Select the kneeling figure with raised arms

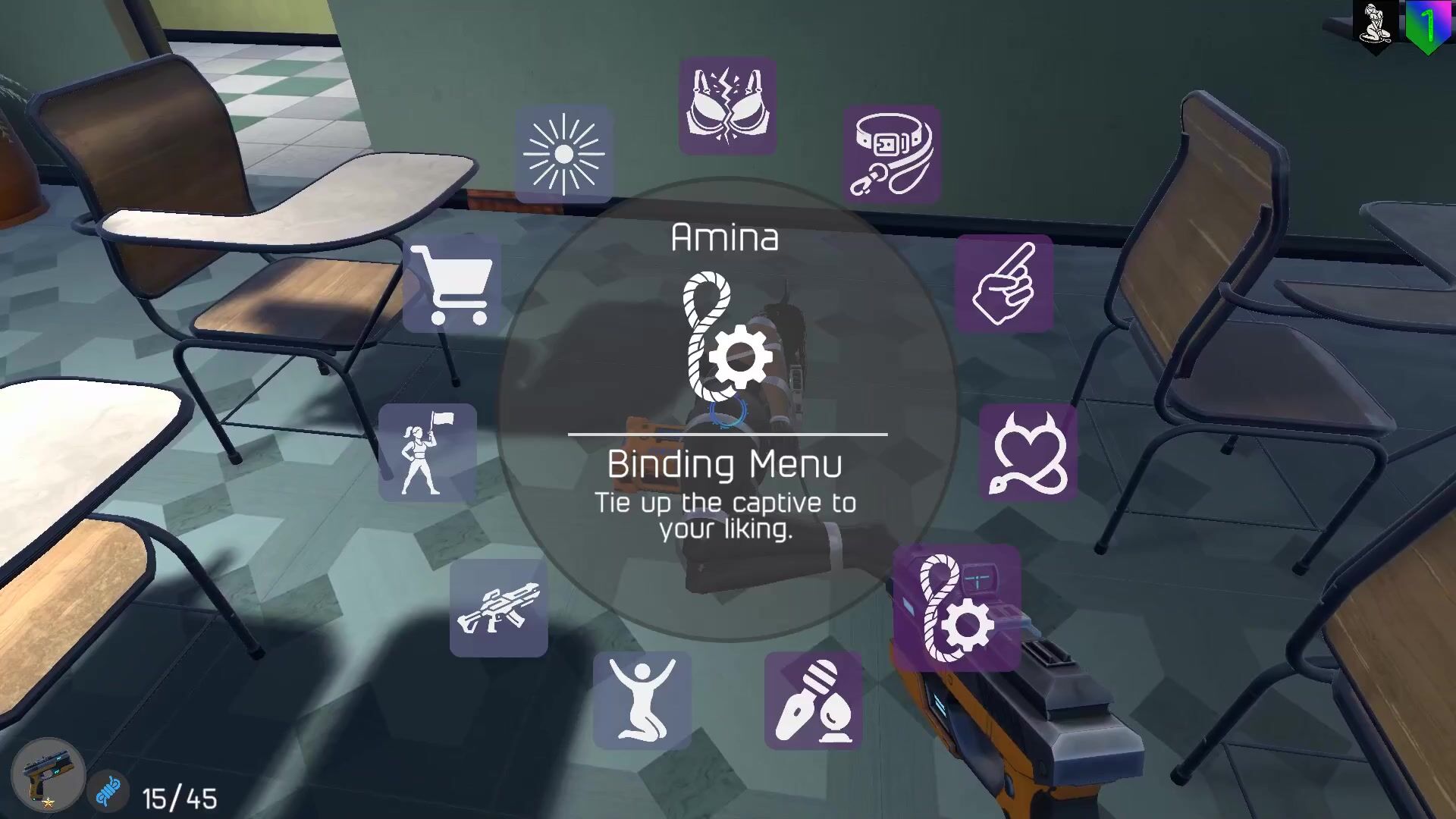(x=642, y=701)
